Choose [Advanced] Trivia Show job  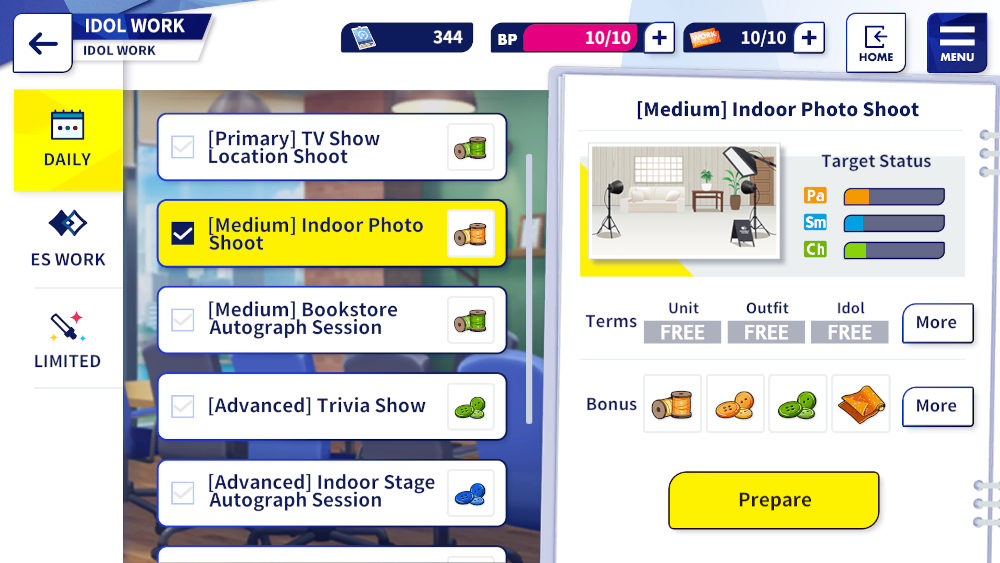click(x=331, y=406)
